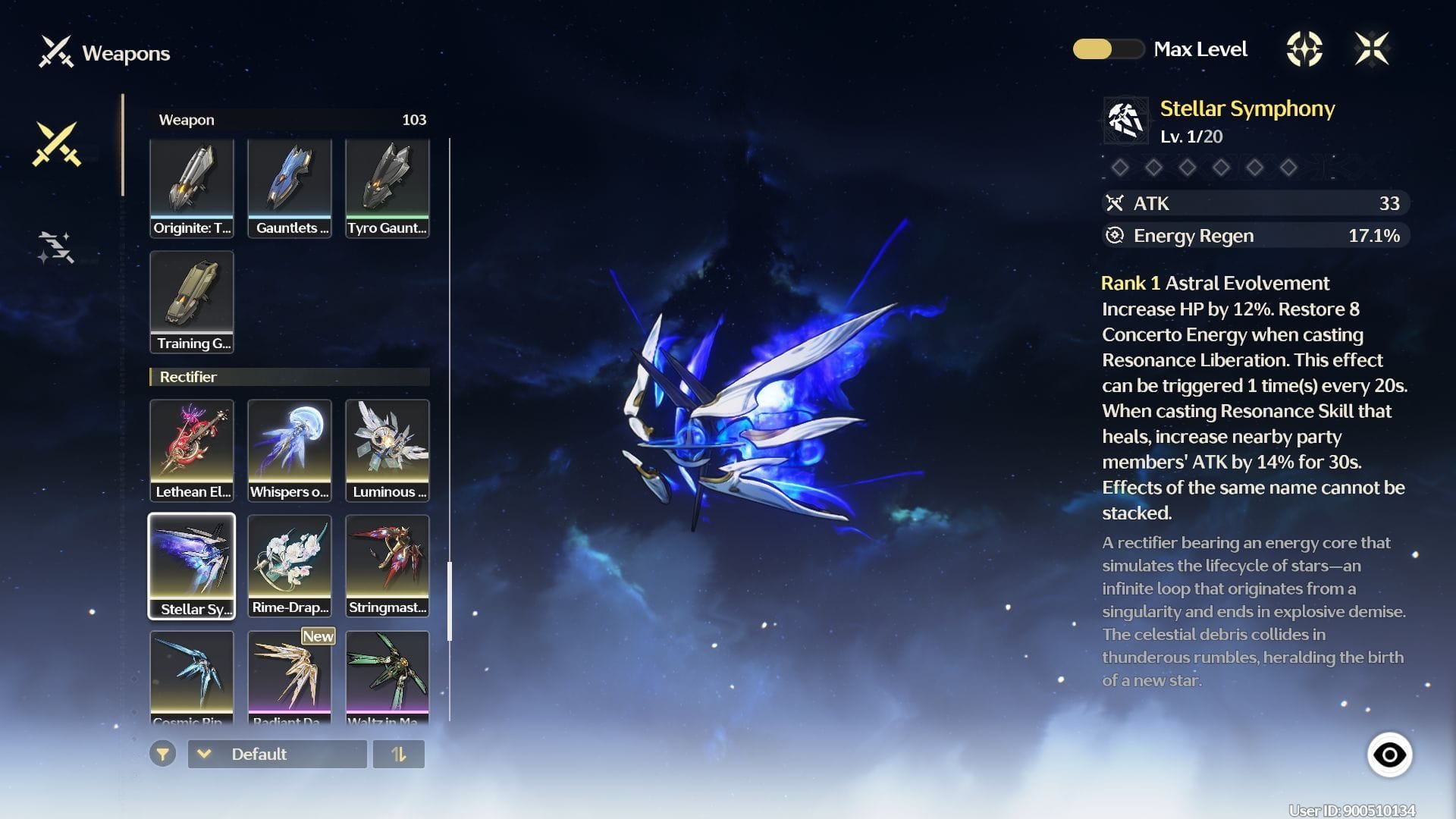Click the filter funnel icon
The height and width of the screenshot is (819, 1456).
click(x=162, y=754)
